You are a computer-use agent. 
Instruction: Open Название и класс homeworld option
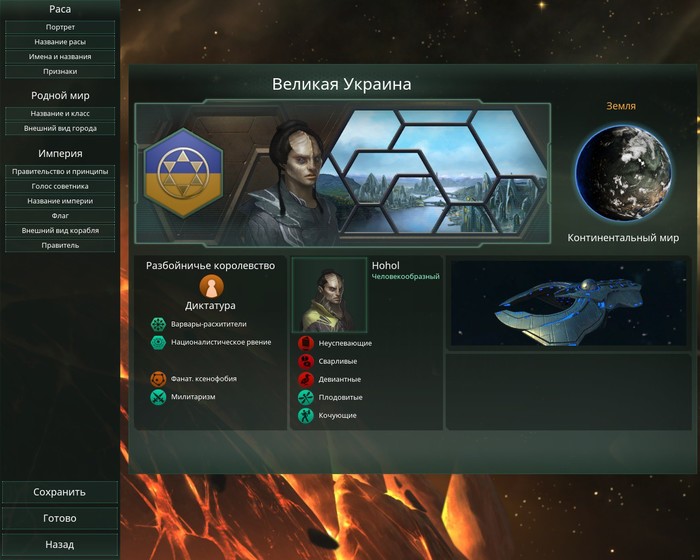(60, 114)
